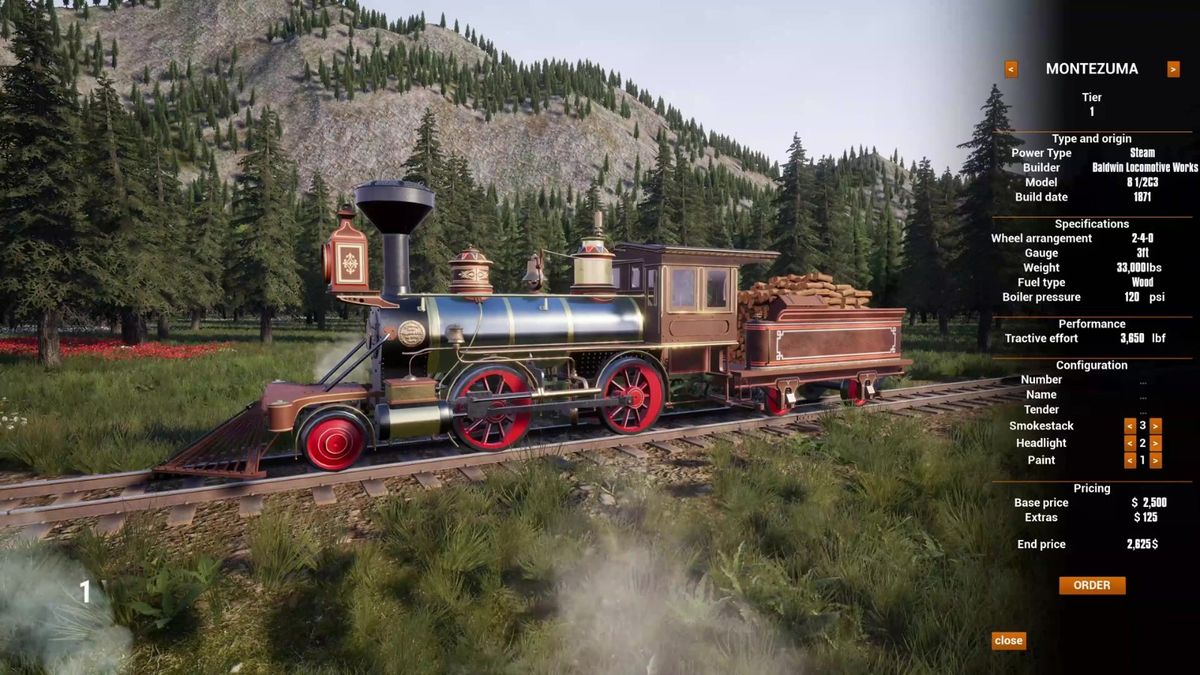Show the previous locomotive model
The width and height of the screenshot is (1200, 675).
tap(1011, 69)
